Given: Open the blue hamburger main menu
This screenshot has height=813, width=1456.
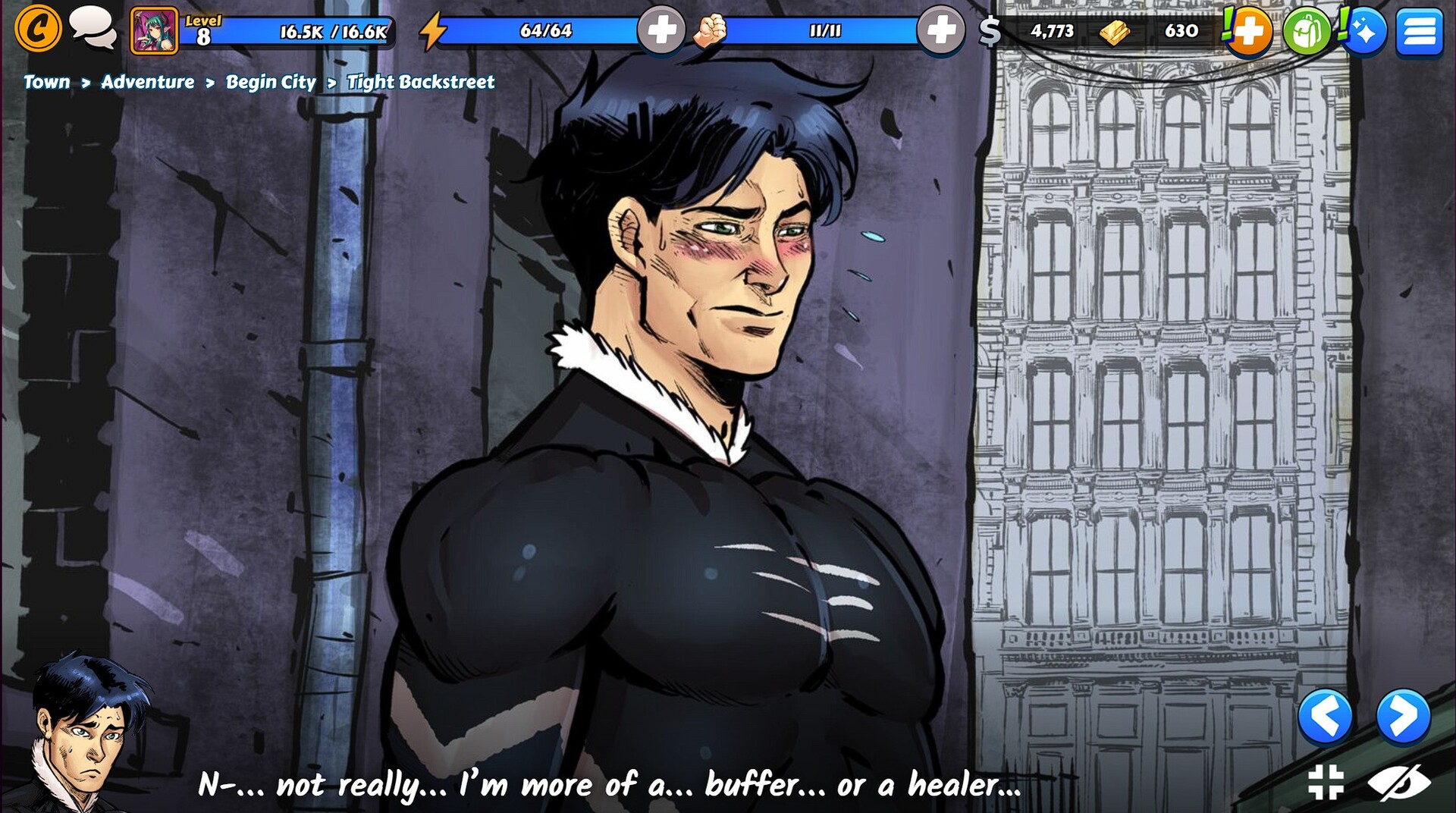Looking at the screenshot, I should point(1419,30).
